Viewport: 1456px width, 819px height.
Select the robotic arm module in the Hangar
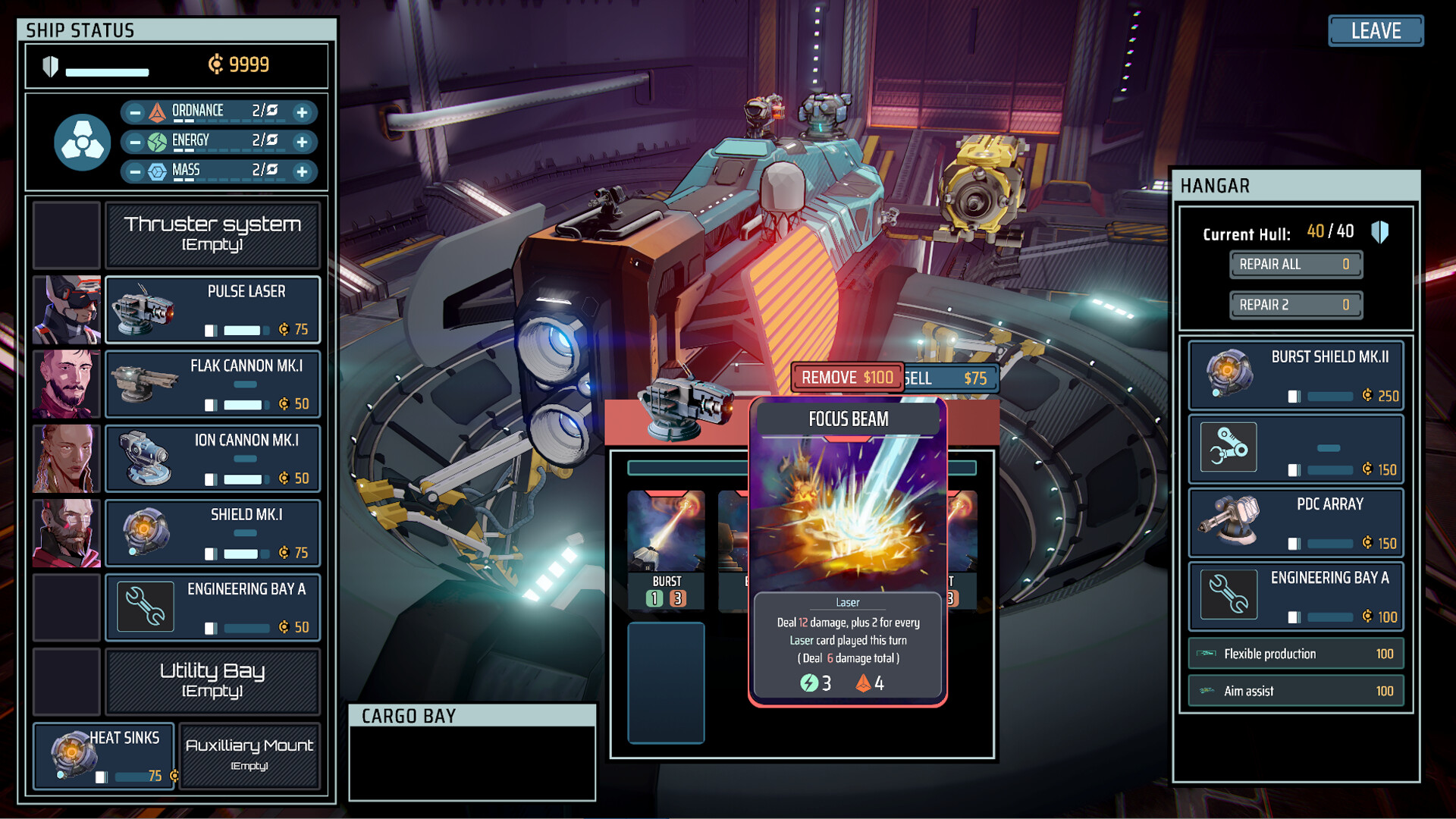(1227, 447)
